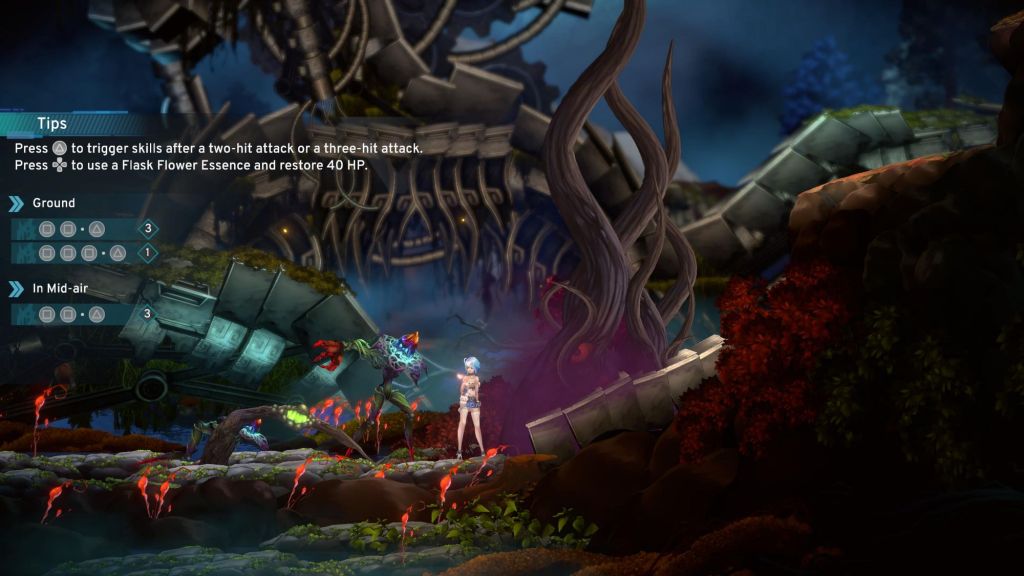
Task: Select the Tips panel header
Action: pyautogui.click(x=52, y=124)
